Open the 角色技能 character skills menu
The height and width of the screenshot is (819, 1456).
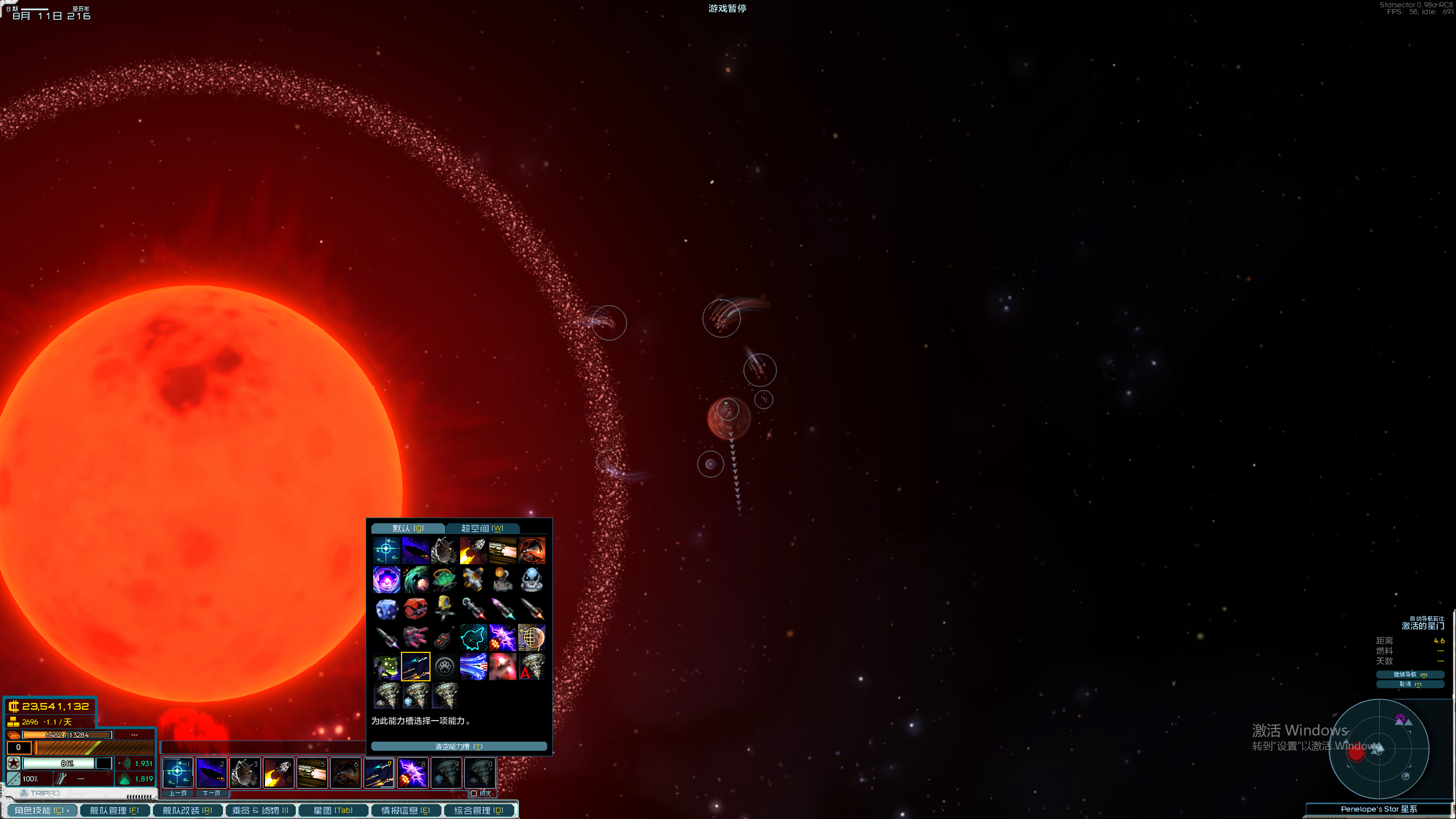(42, 810)
